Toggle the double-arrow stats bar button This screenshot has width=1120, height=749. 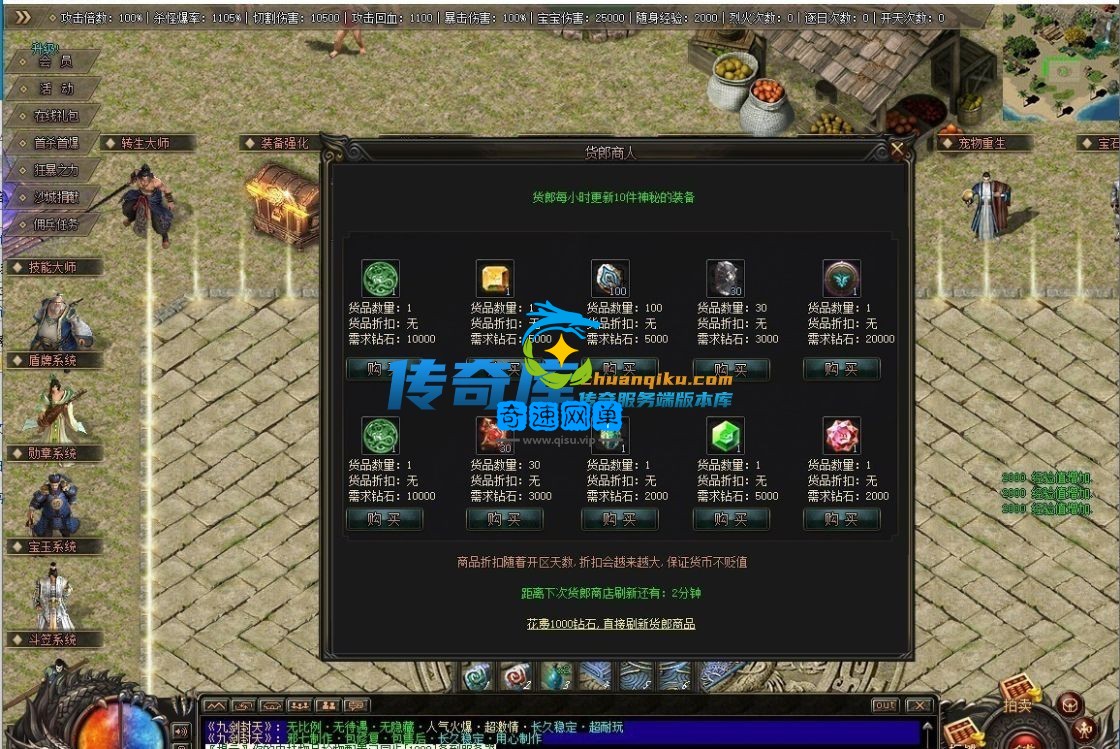coord(22,17)
